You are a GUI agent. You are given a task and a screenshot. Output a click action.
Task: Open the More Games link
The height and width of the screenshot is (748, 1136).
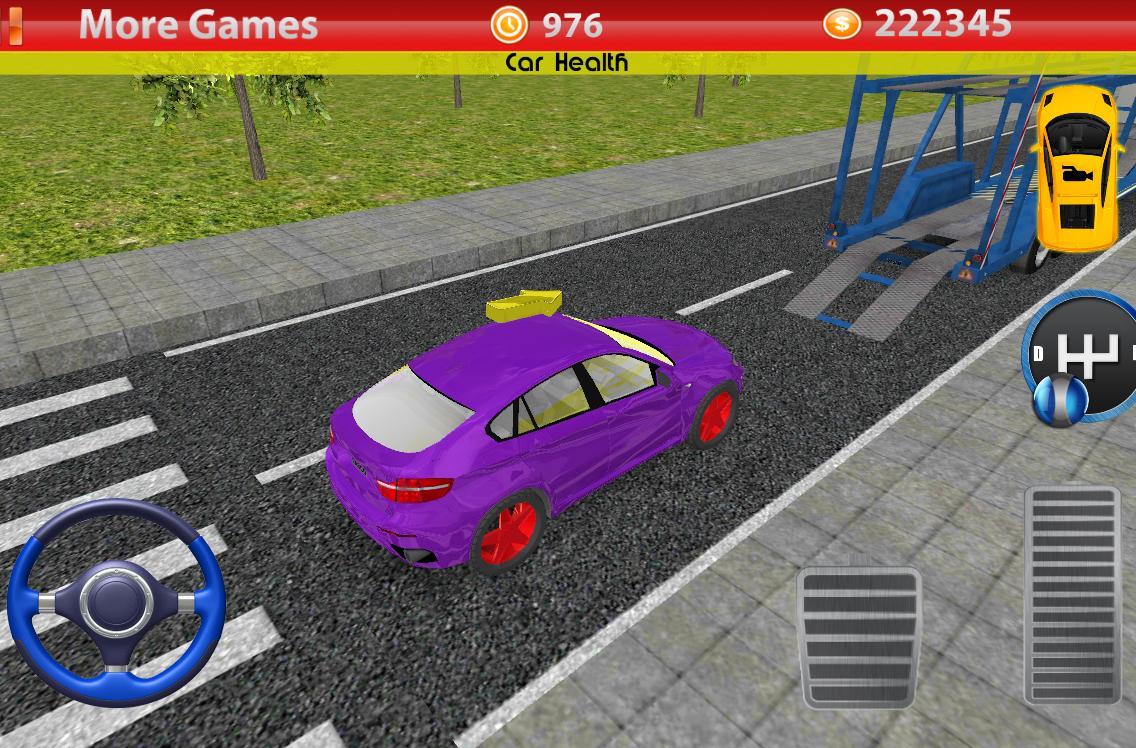point(198,24)
